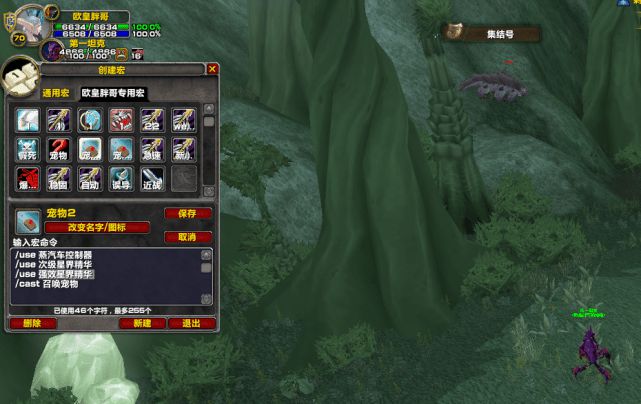Screen dimensions: 641x404
Task: Select the macro labeled 22
Action: coord(152,121)
